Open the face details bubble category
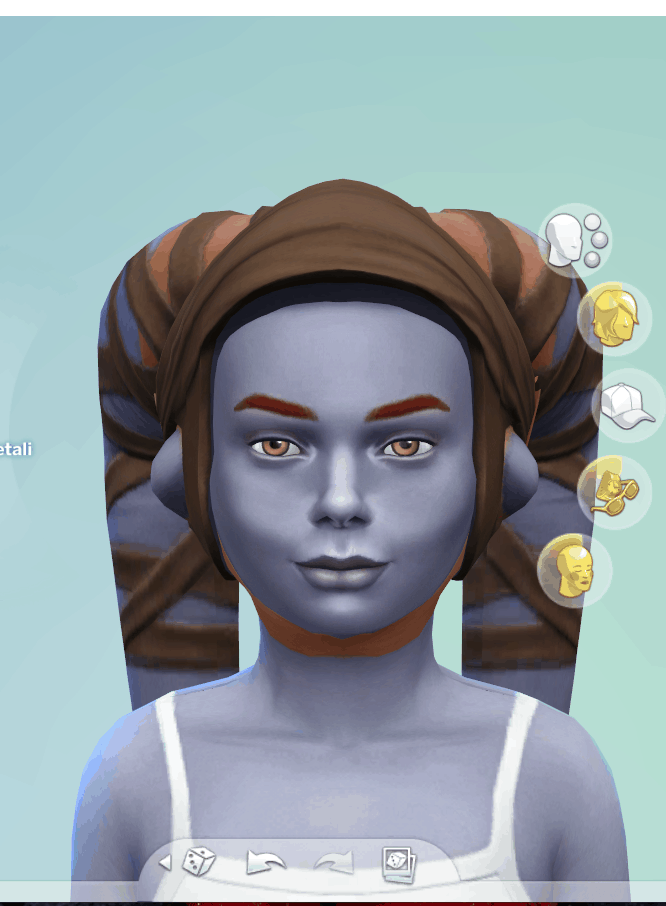 click(573, 241)
